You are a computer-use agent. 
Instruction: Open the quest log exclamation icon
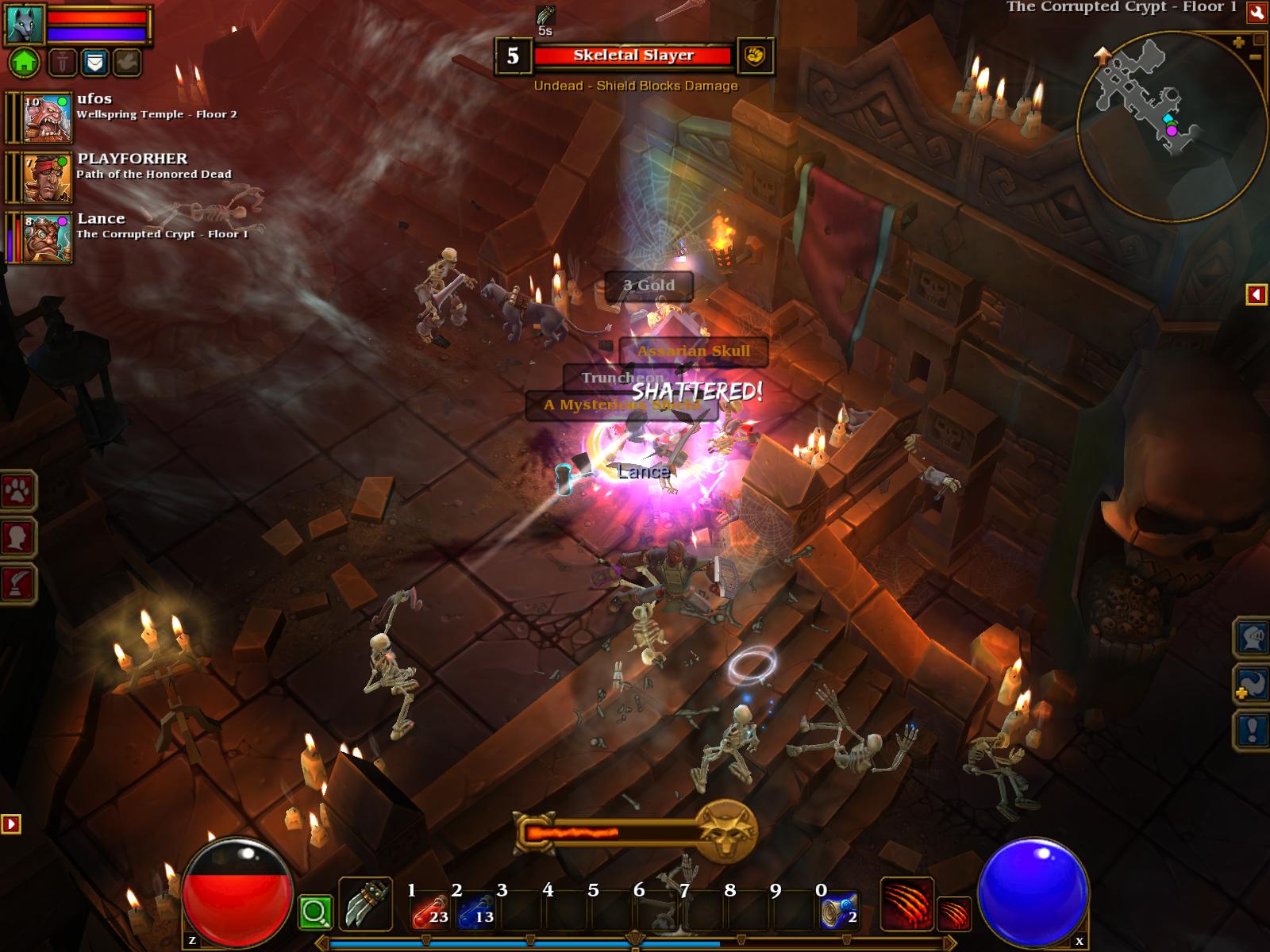point(1250,730)
